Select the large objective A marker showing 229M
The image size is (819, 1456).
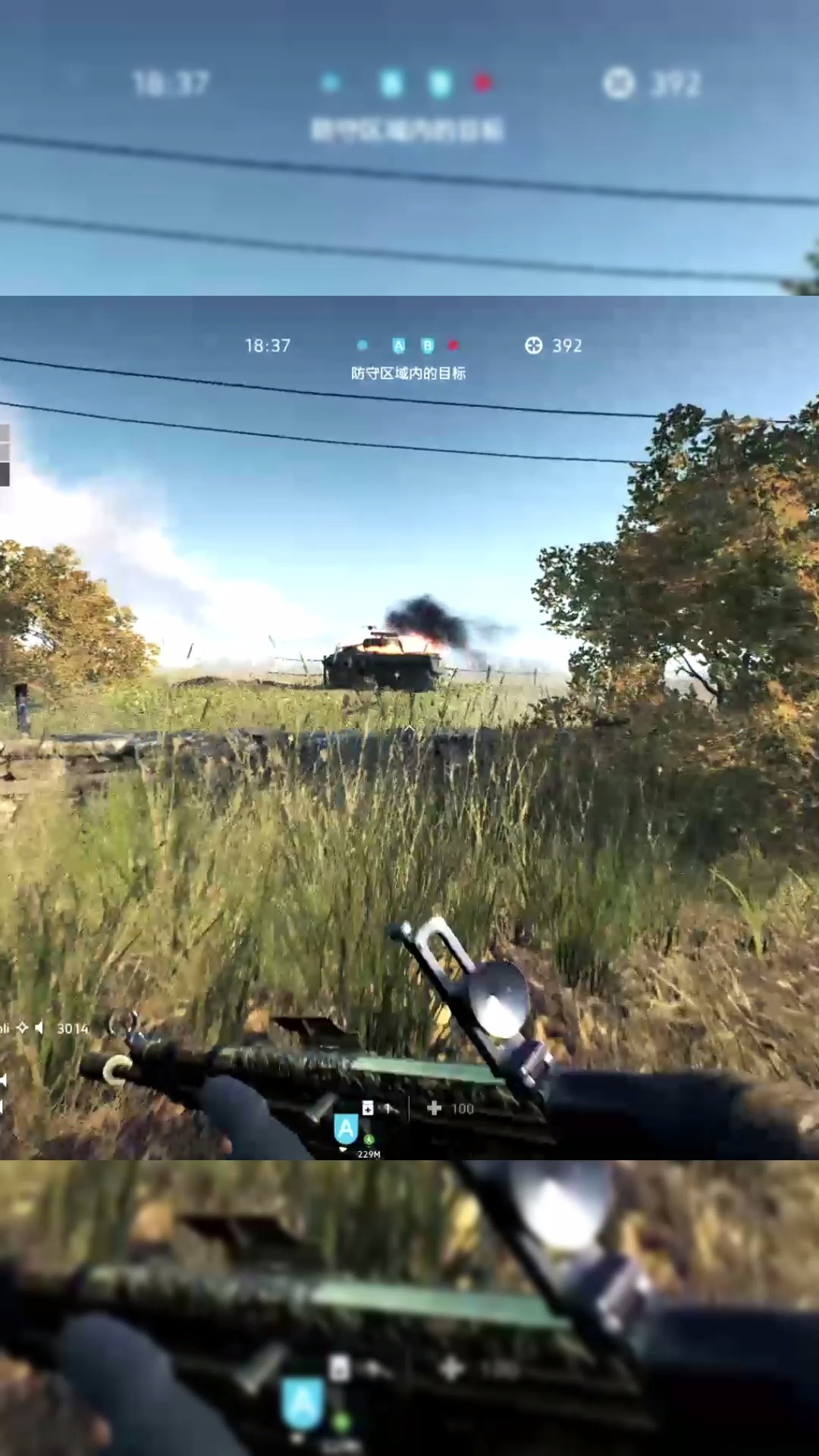pos(346,1128)
